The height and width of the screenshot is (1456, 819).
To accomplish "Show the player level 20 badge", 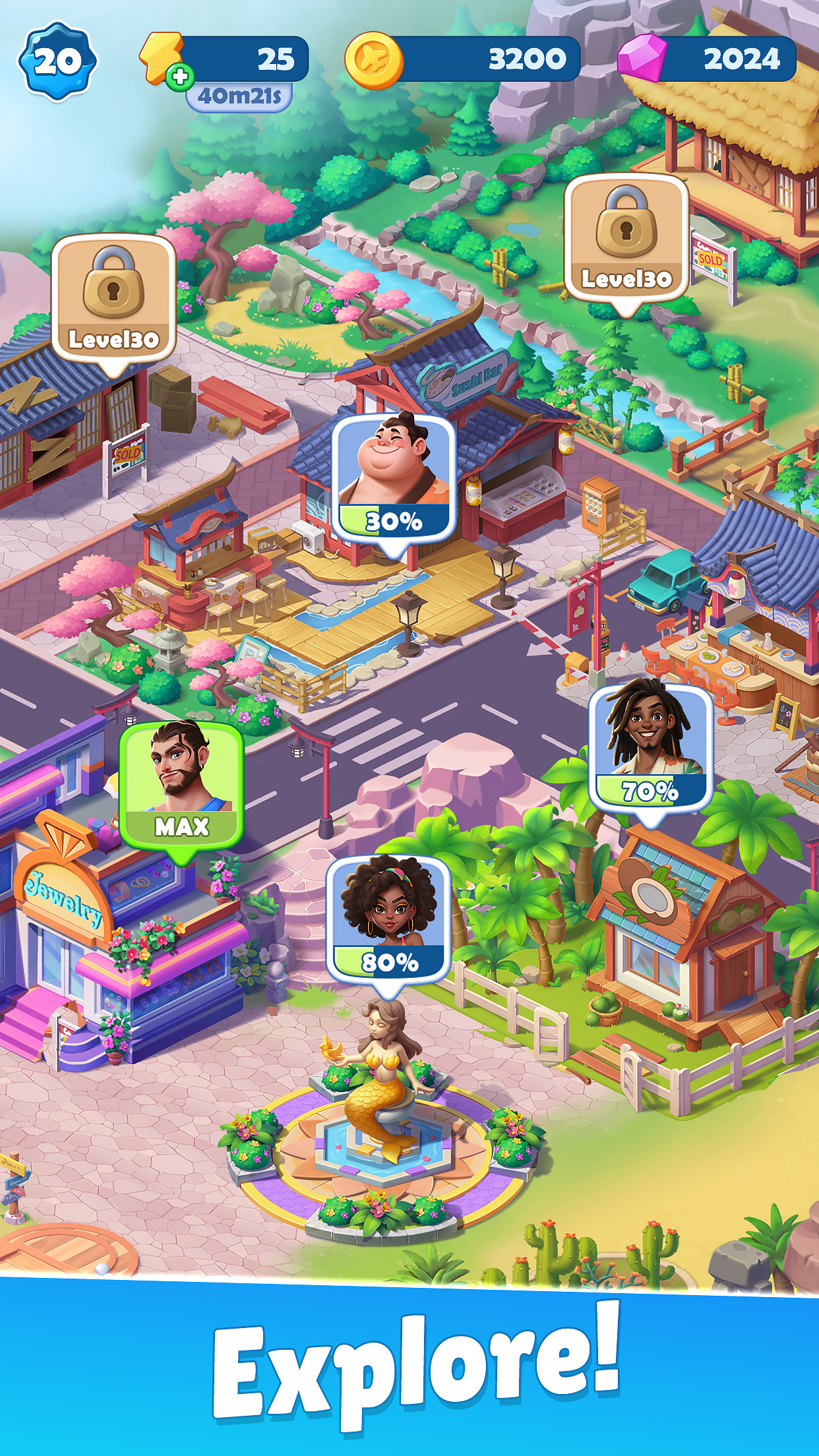I will pyautogui.click(x=57, y=61).
